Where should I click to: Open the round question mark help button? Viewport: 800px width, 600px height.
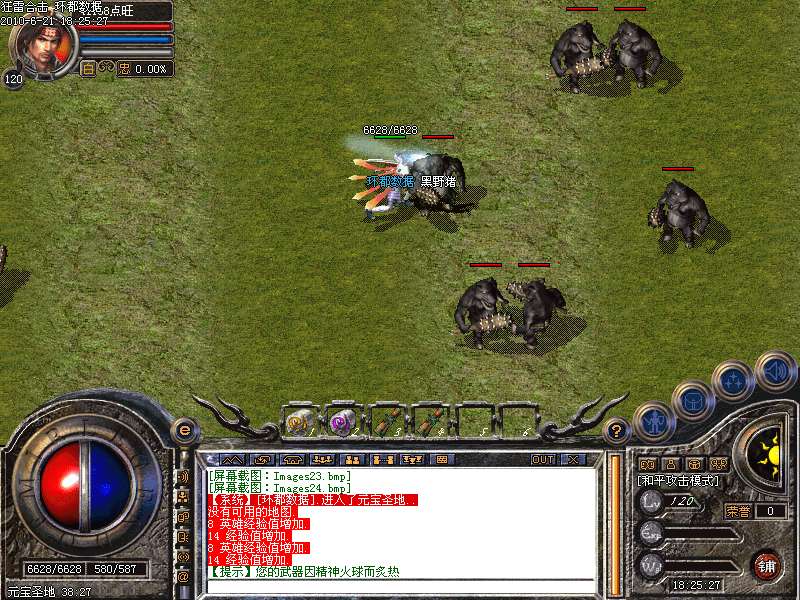[618, 431]
